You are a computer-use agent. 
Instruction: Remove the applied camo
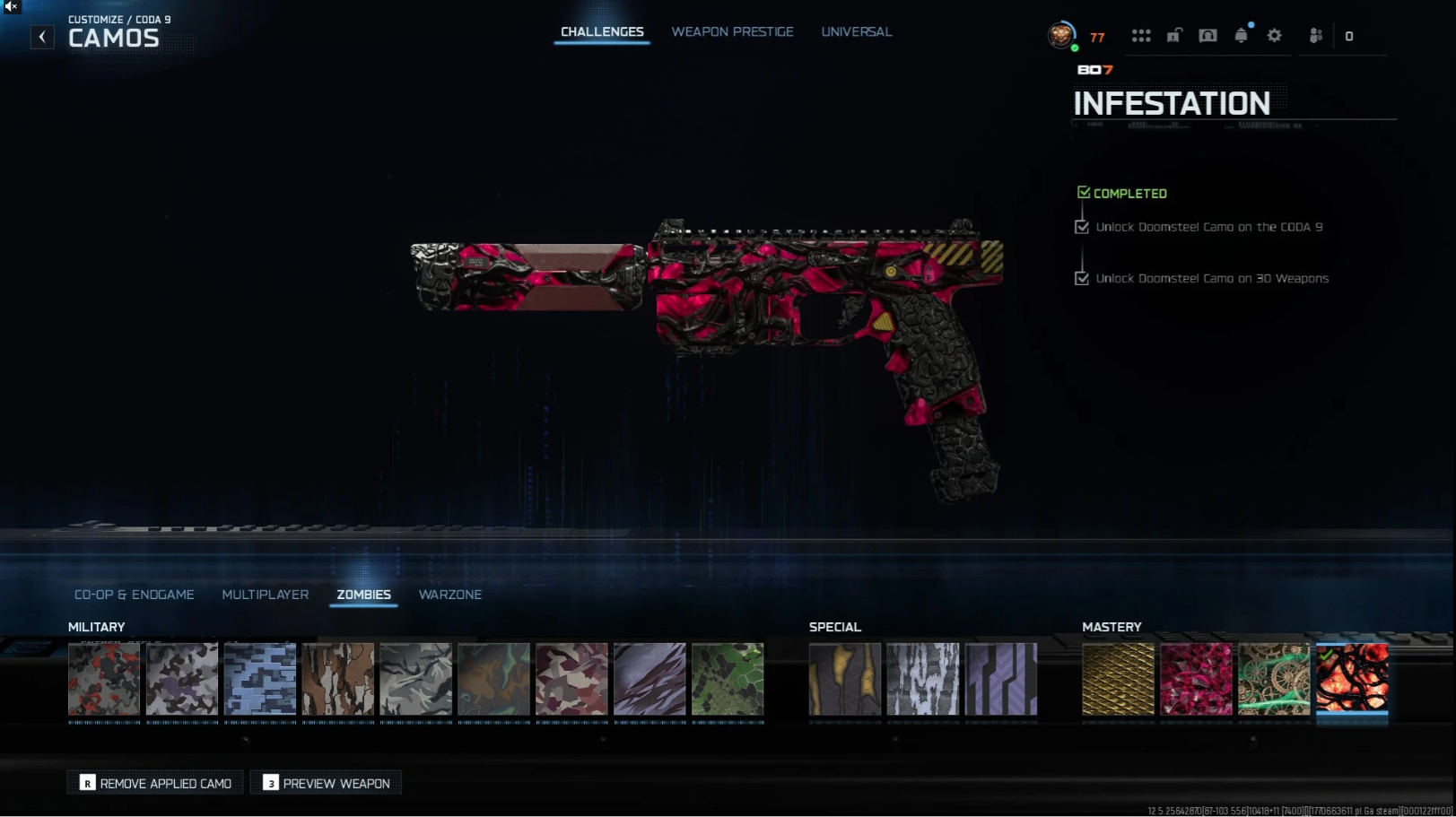coord(156,783)
